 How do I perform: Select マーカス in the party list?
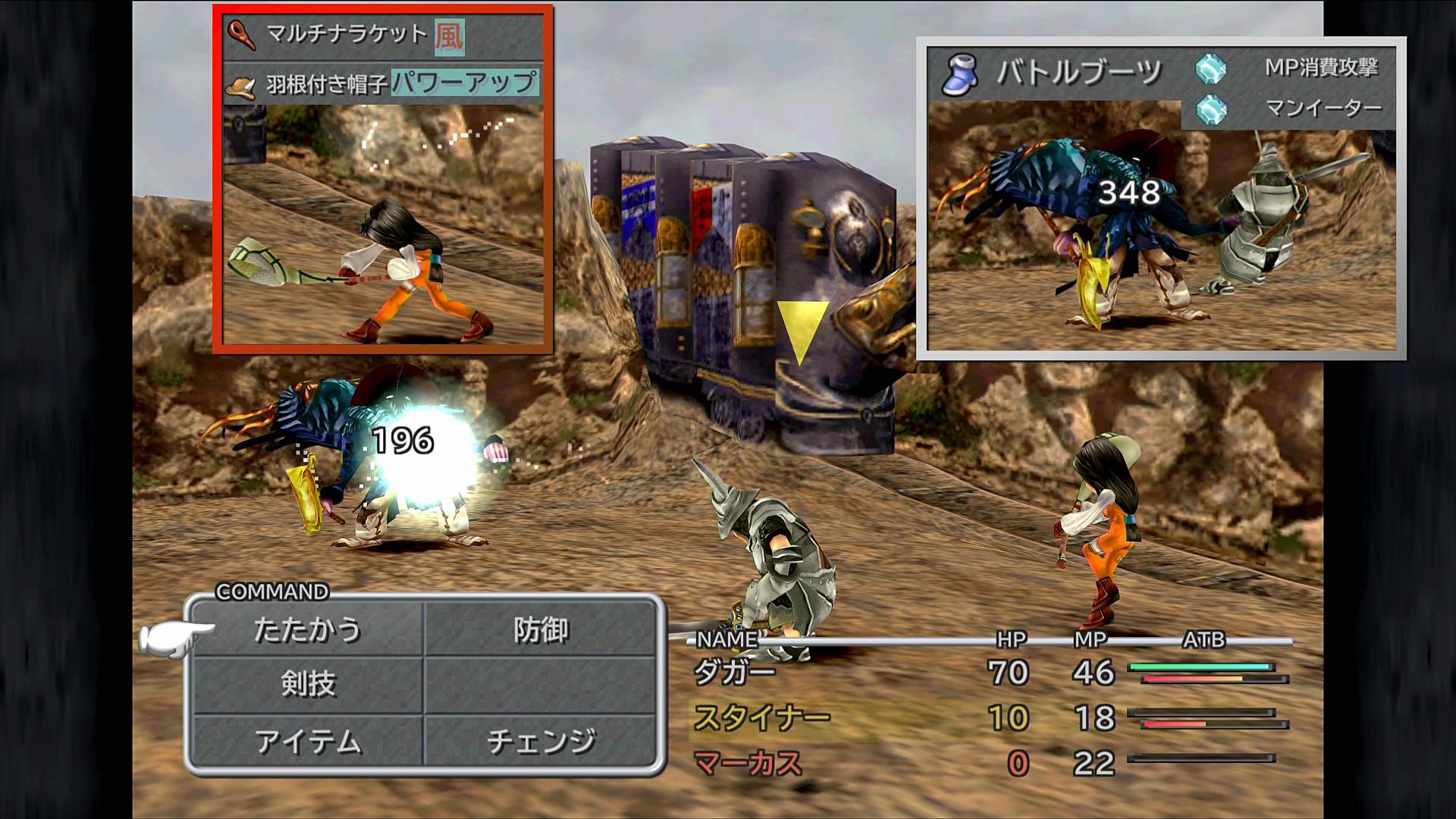pos(748,763)
